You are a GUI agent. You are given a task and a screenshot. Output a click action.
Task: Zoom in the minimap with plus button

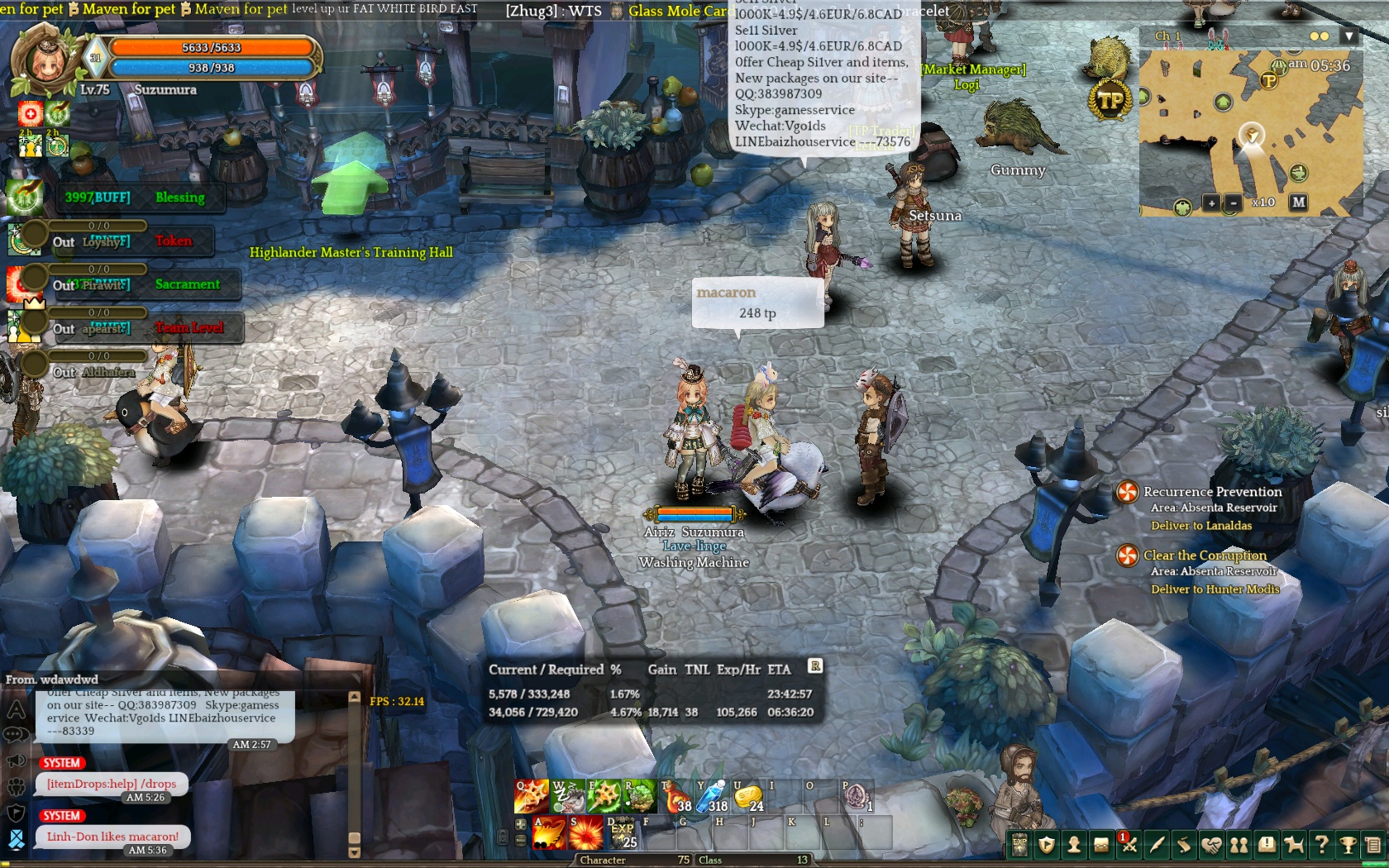click(1211, 203)
